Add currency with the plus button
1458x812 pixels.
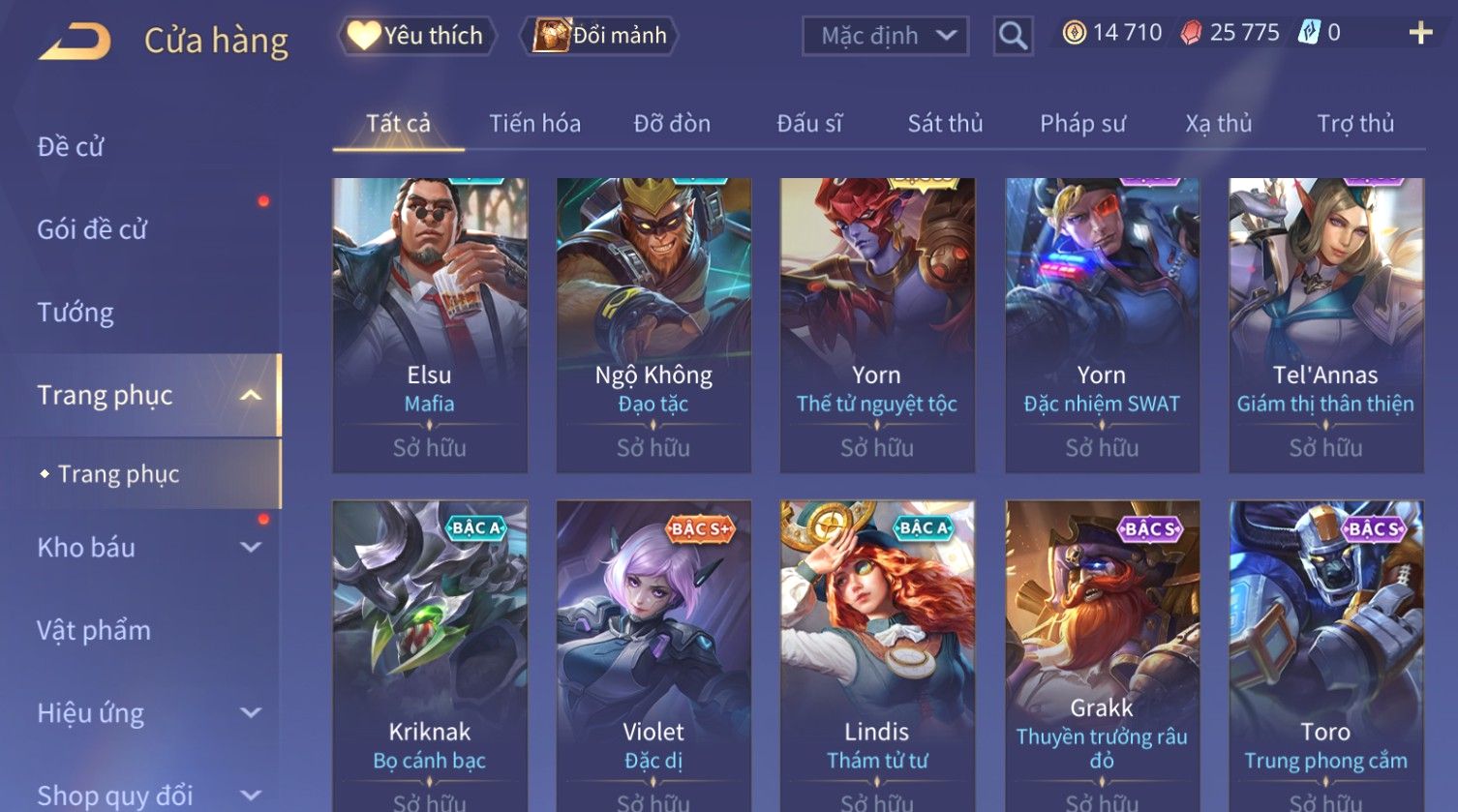coord(1420,34)
